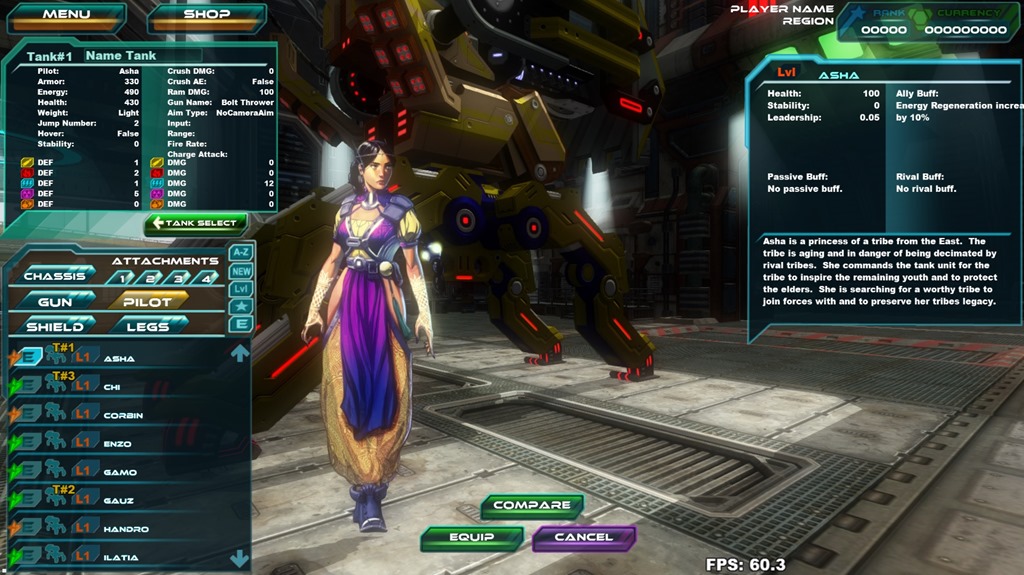Select the Pilot category
Viewport: 1024px width, 575px height.
point(148,301)
